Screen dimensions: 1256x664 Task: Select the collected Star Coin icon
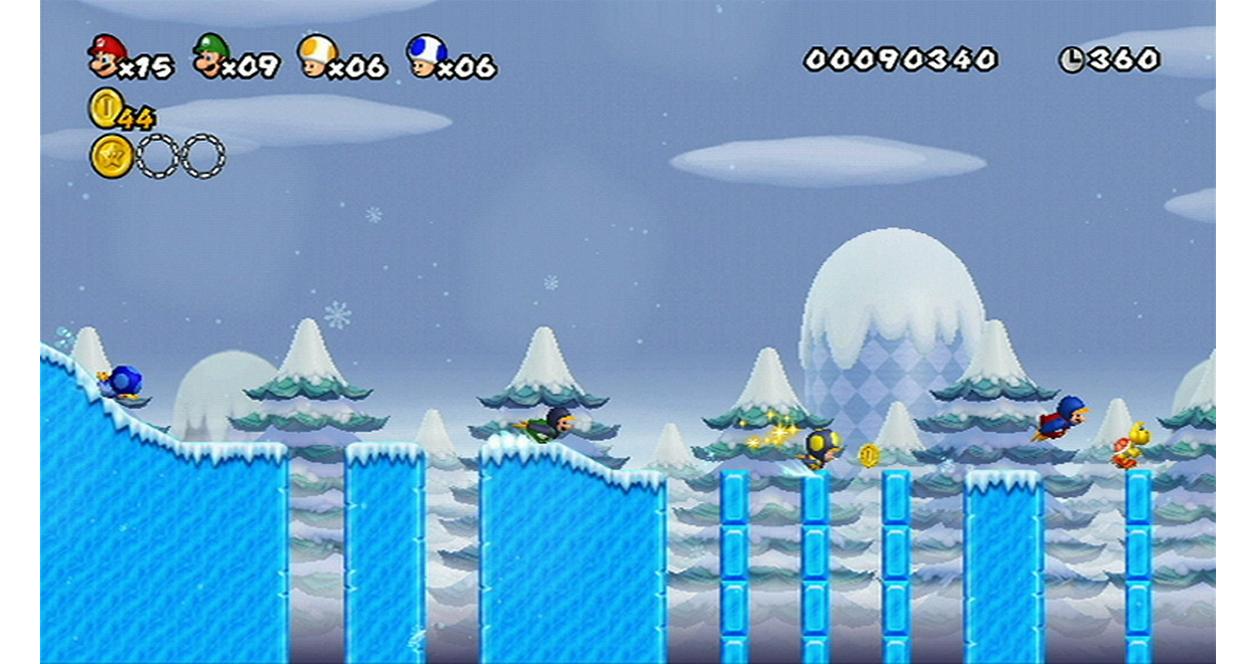pos(111,156)
